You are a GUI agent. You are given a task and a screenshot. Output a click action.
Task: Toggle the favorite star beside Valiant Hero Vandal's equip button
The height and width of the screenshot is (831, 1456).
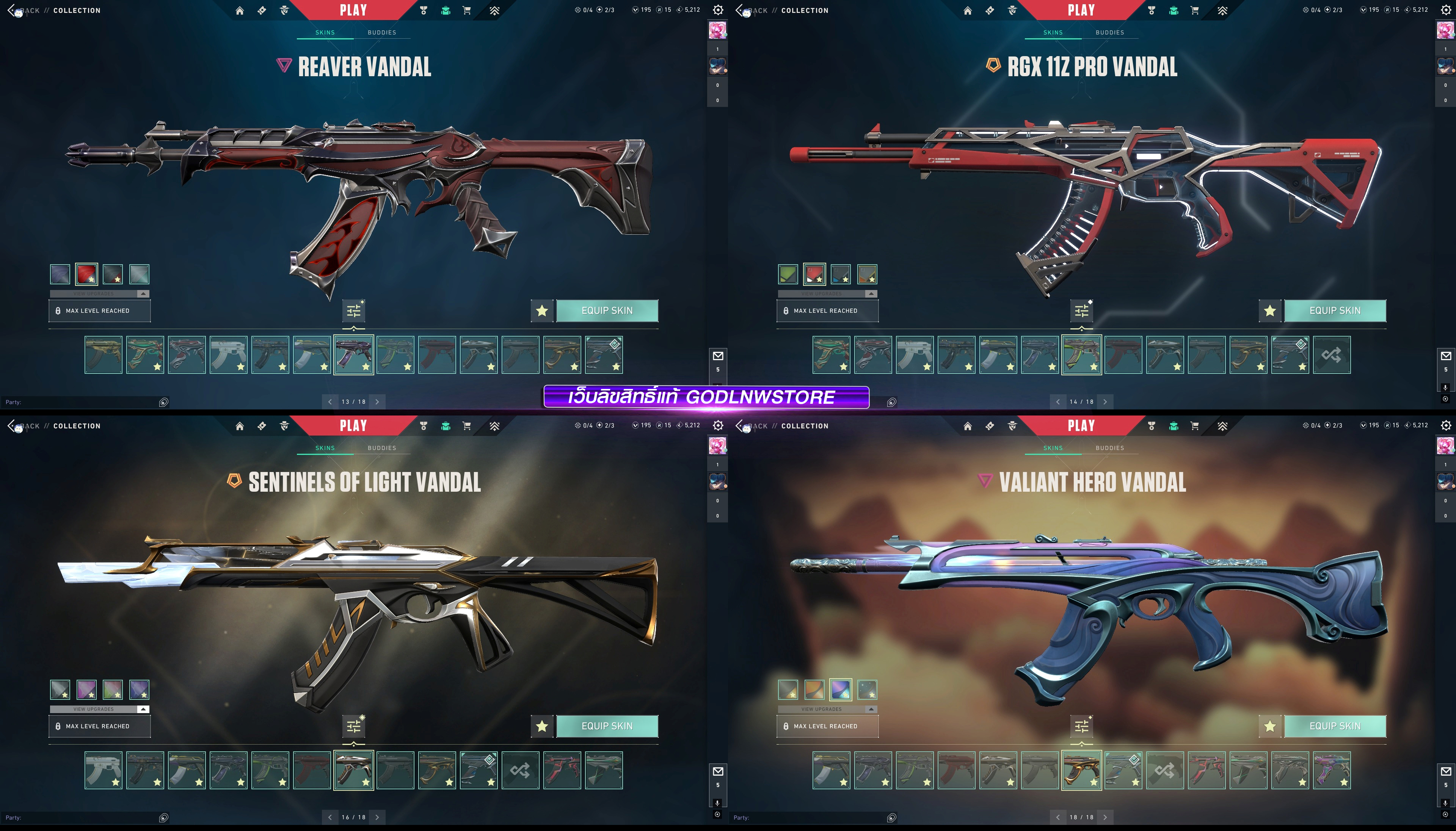coord(1269,726)
